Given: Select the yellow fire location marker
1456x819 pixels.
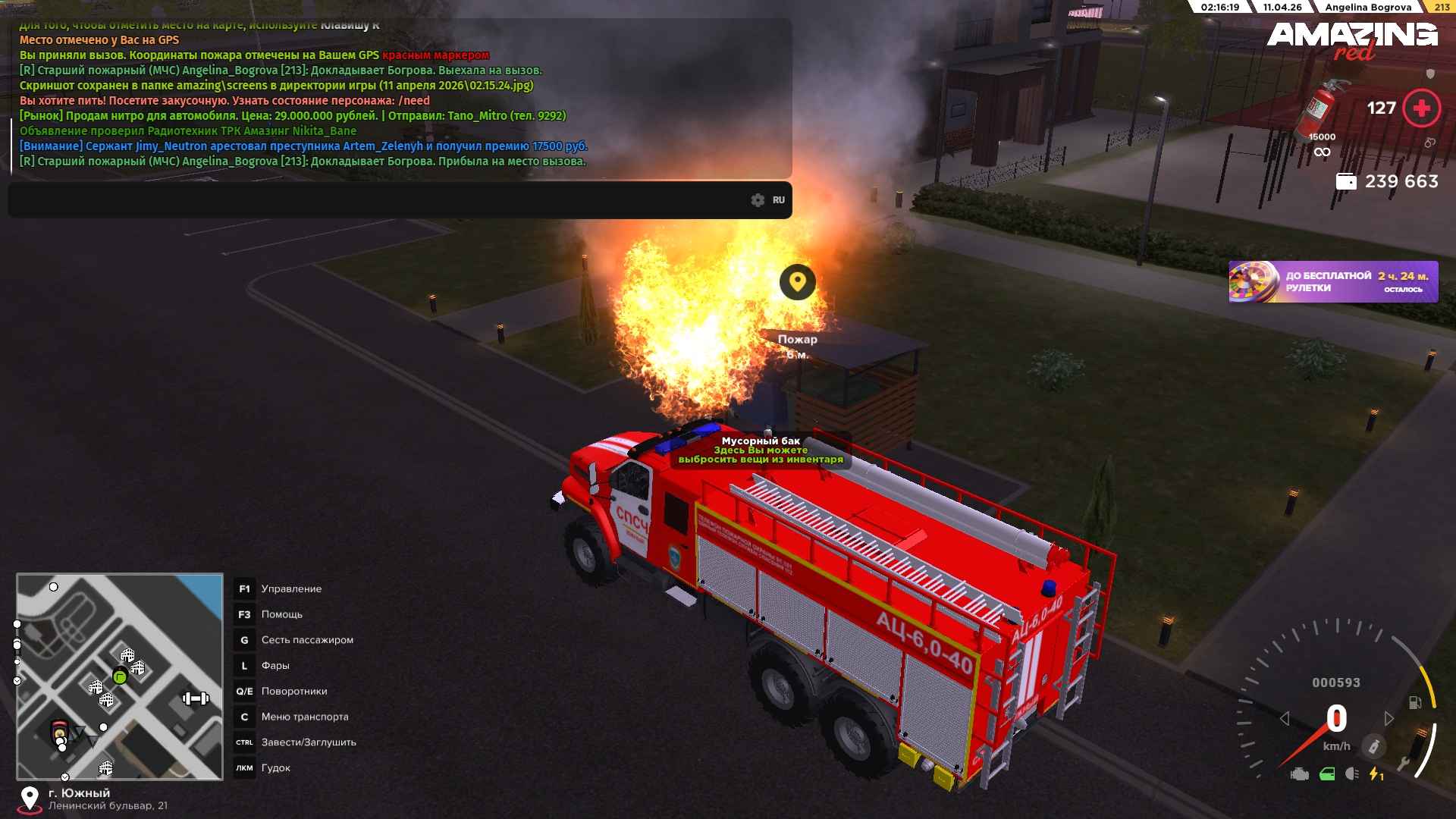Looking at the screenshot, I should coord(797,282).
